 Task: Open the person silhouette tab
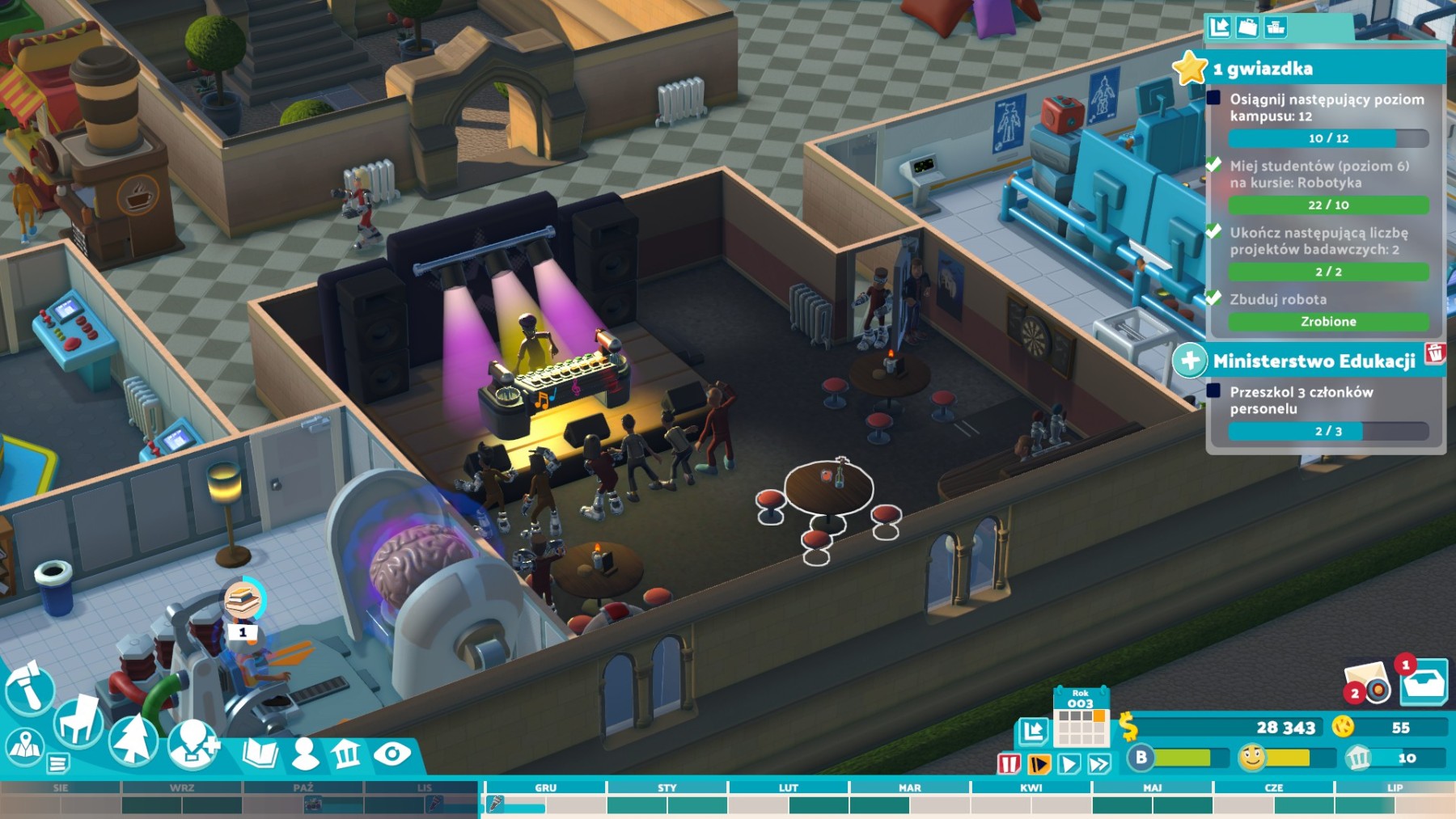pyautogui.click(x=305, y=754)
